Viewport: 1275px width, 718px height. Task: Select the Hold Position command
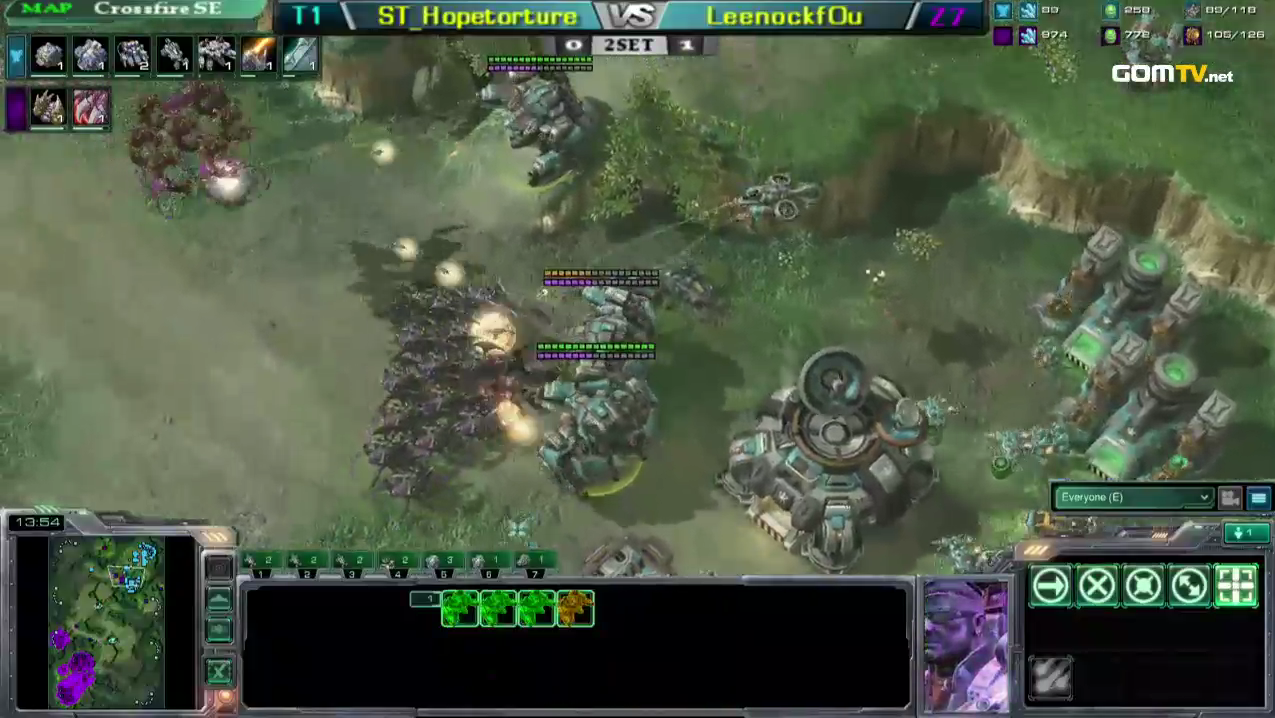pos(1143,586)
